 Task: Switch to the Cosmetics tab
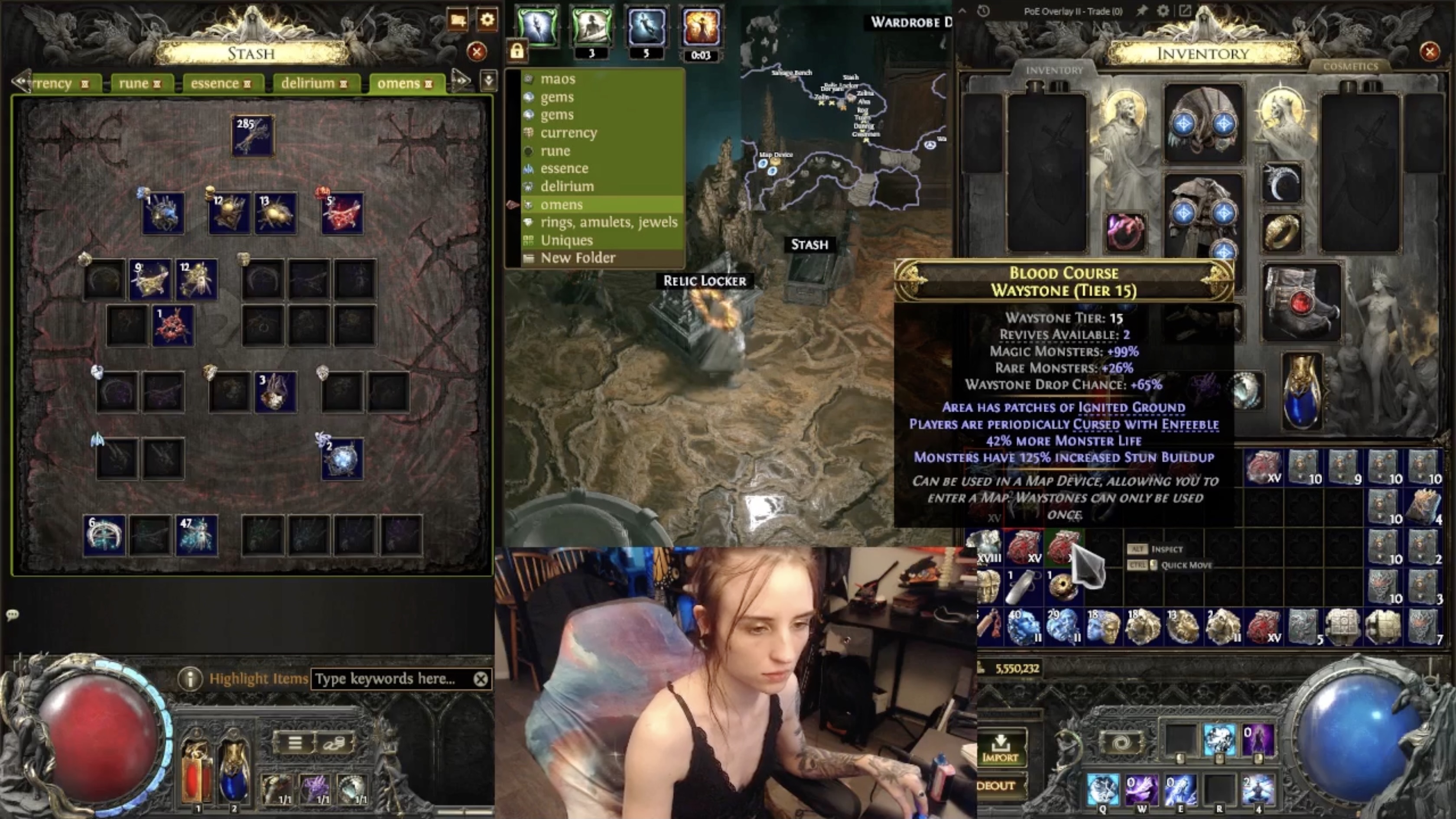click(x=1350, y=67)
